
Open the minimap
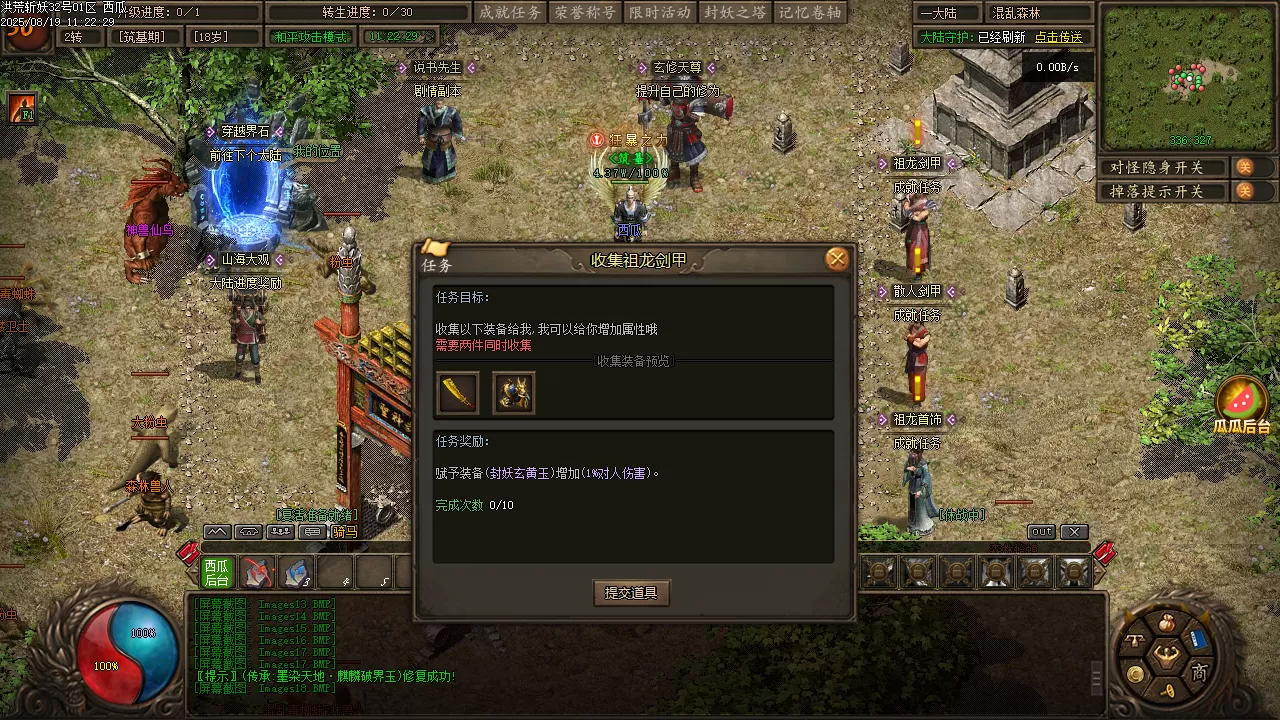(x=1188, y=77)
